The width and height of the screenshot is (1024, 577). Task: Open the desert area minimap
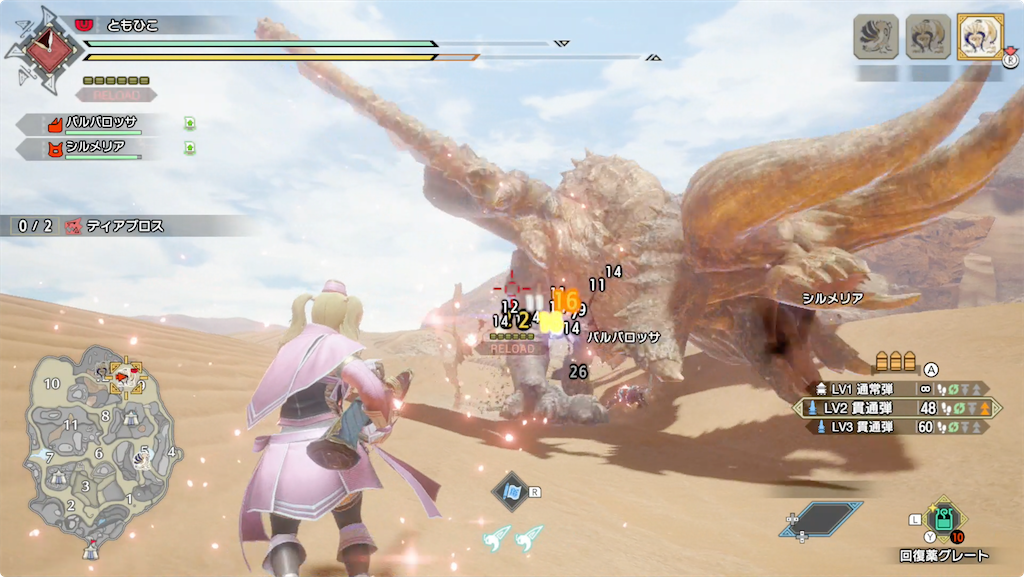click(100, 450)
